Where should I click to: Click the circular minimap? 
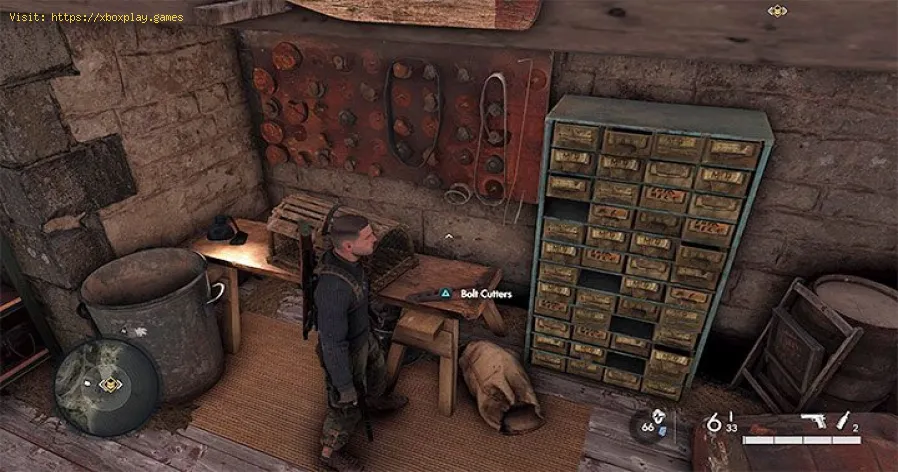click(107, 385)
